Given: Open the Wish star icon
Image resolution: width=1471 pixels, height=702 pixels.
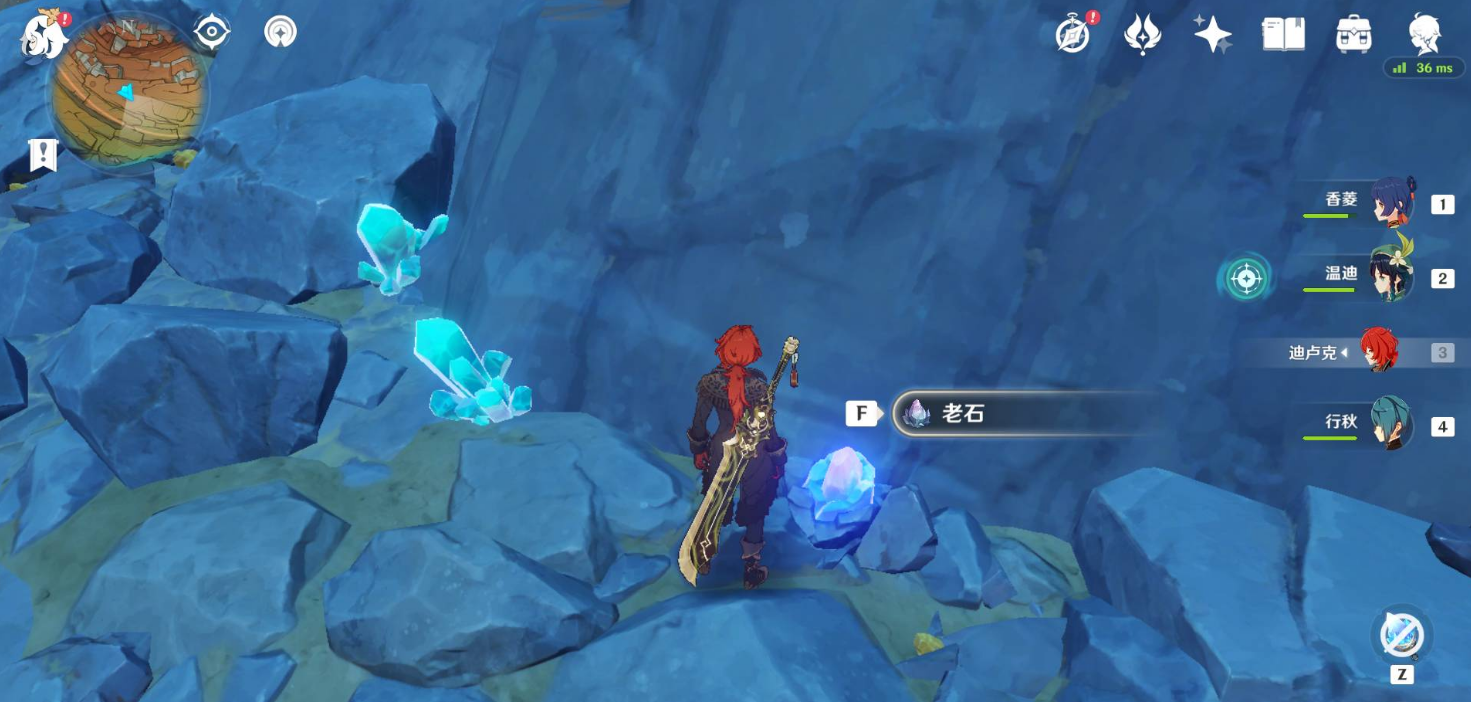Looking at the screenshot, I should tap(1212, 35).
